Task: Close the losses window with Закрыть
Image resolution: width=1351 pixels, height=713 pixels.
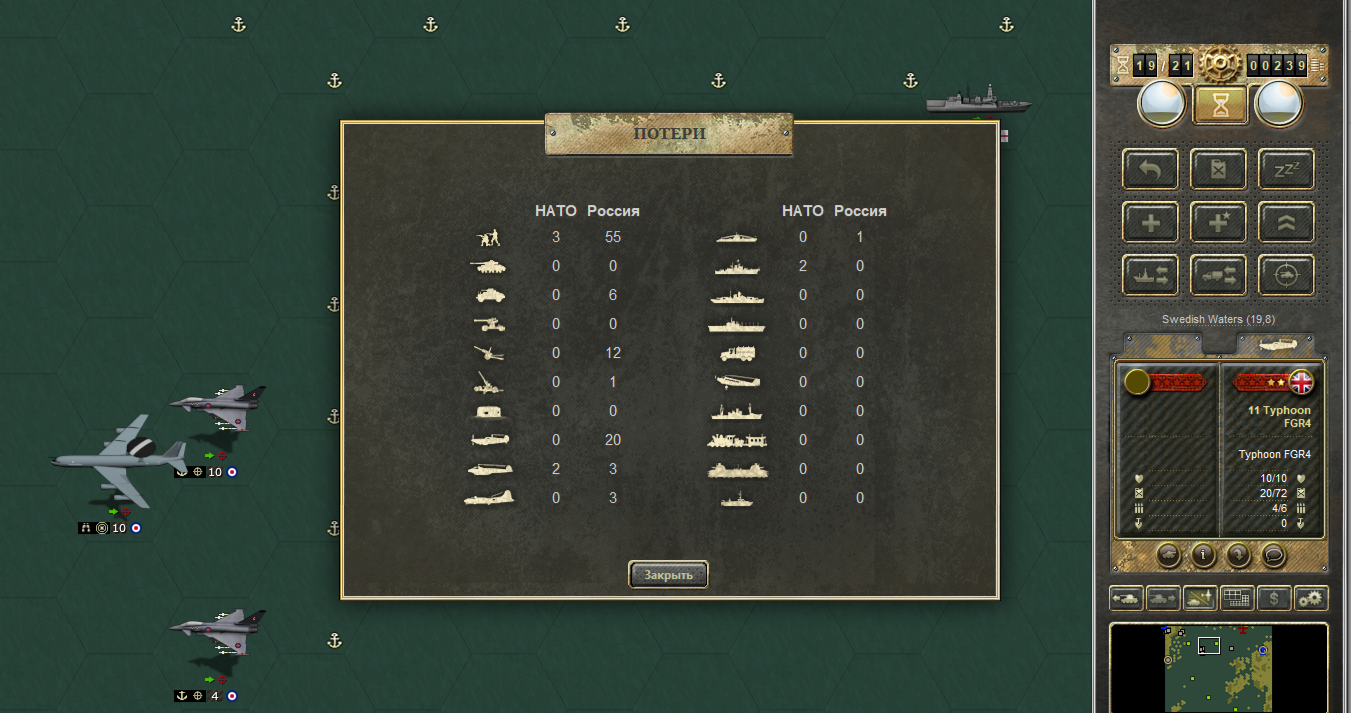Action: (x=668, y=575)
